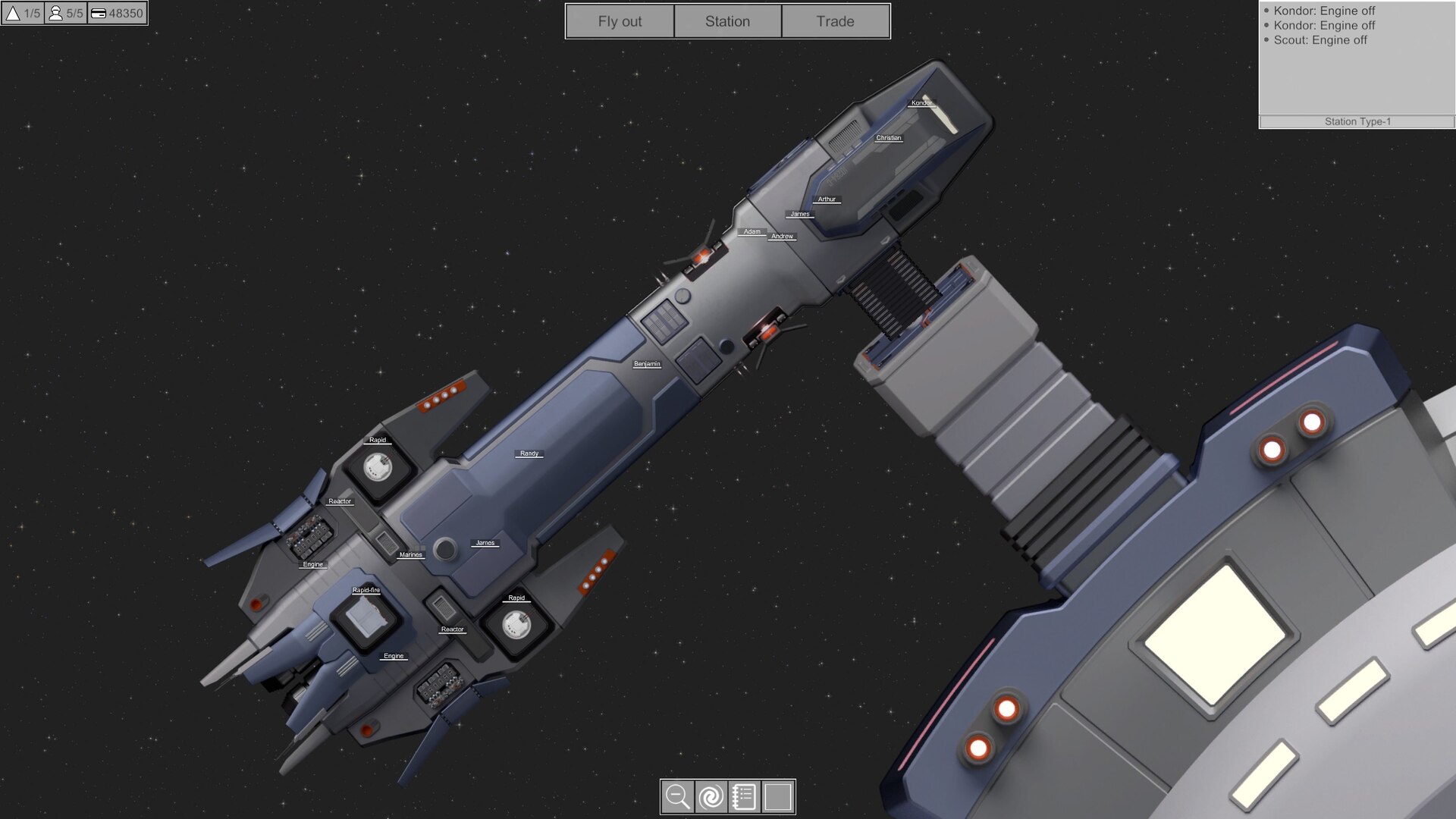Screen dimensions: 1456x819
Task: Select the Kondor ship label
Action: (921, 103)
